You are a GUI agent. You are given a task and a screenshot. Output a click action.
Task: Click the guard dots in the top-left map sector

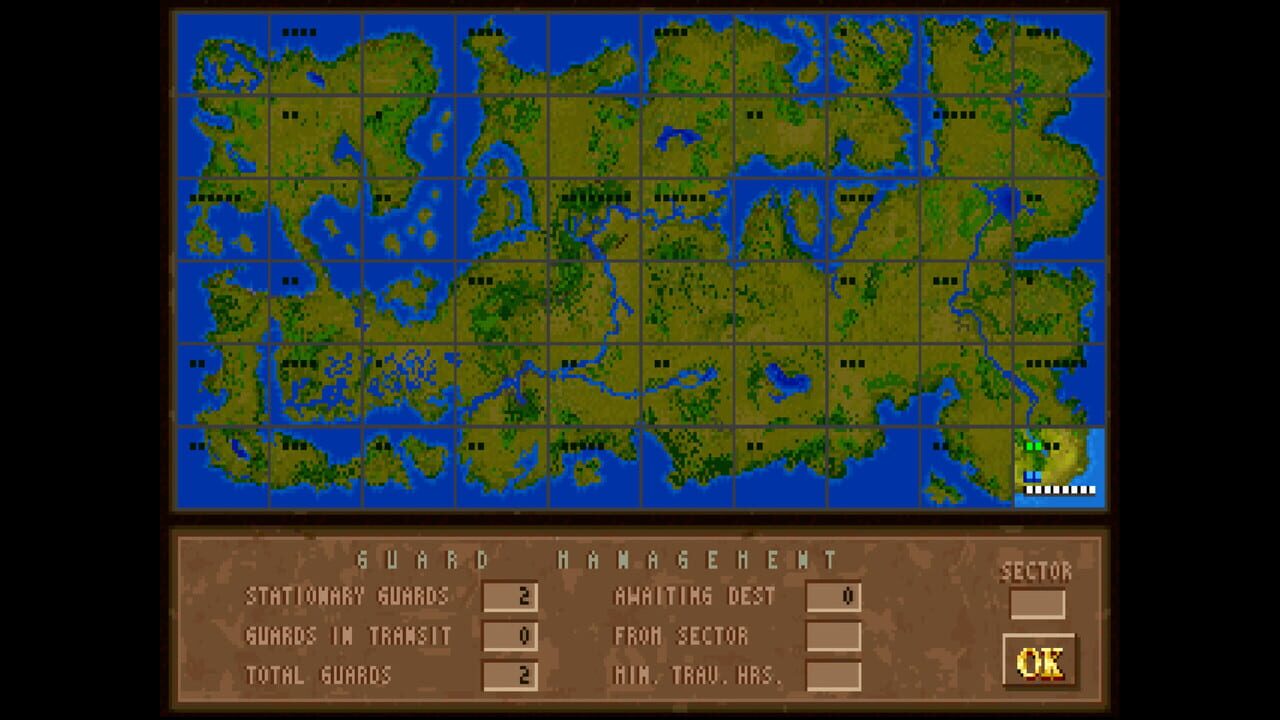pyautogui.click(x=297, y=30)
